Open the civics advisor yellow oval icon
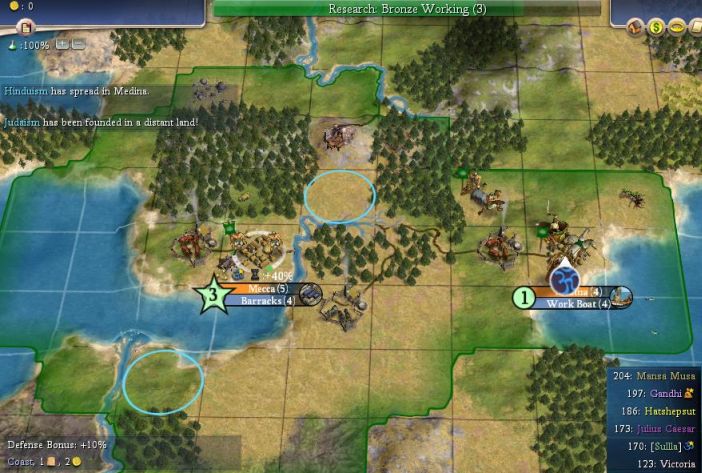The width and height of the screenshot is (702, 473). click(x=677, y=28)
